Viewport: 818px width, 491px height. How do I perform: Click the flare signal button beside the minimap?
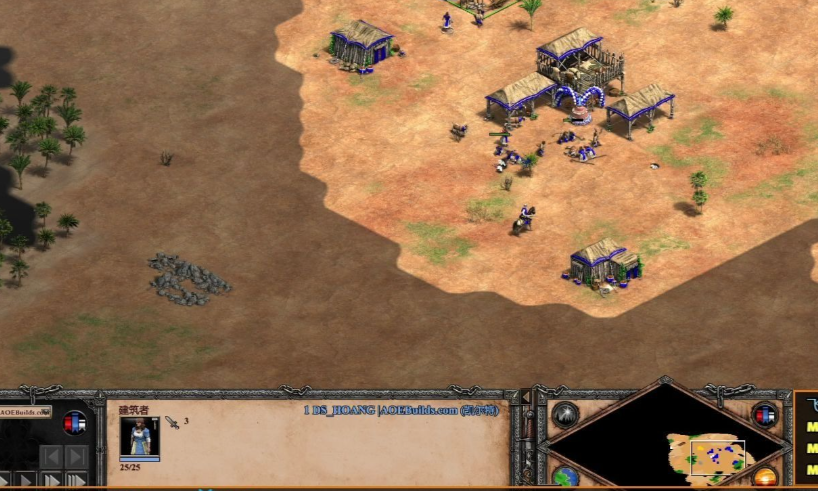(x=565, y=414)
